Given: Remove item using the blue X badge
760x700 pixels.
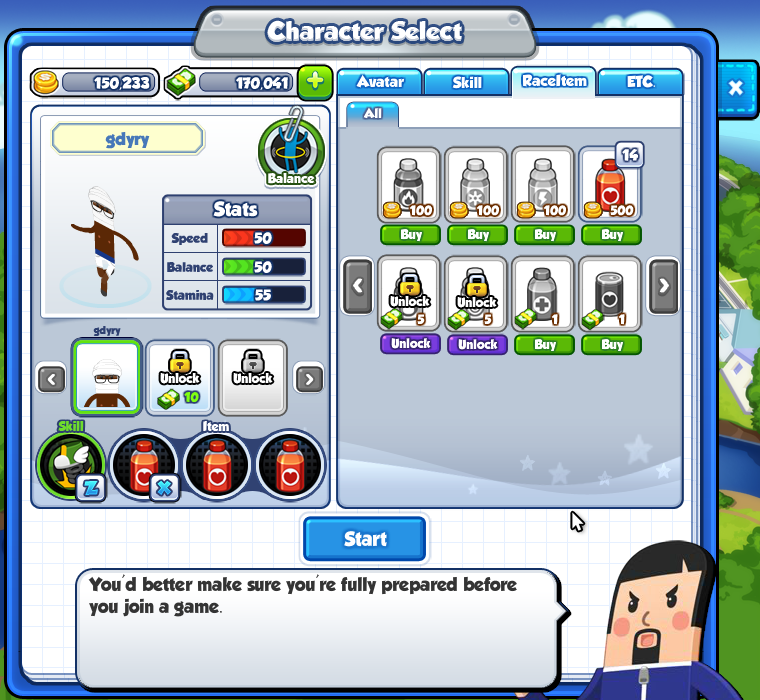Looking at the screenshot, I should (x=164, y=488).
